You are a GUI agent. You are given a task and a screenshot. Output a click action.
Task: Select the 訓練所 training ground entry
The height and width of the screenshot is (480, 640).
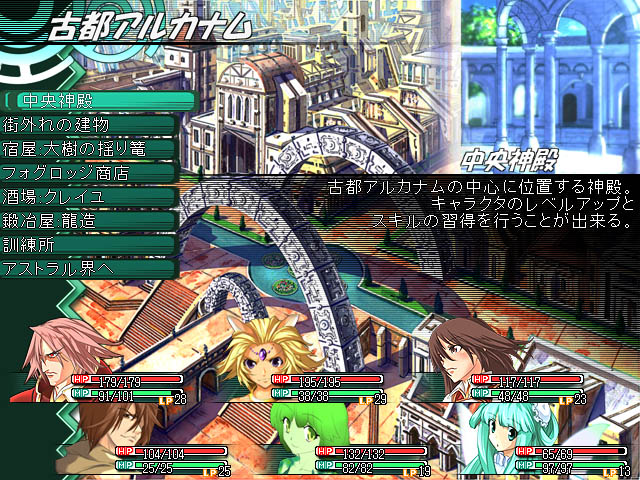(90, 245)
